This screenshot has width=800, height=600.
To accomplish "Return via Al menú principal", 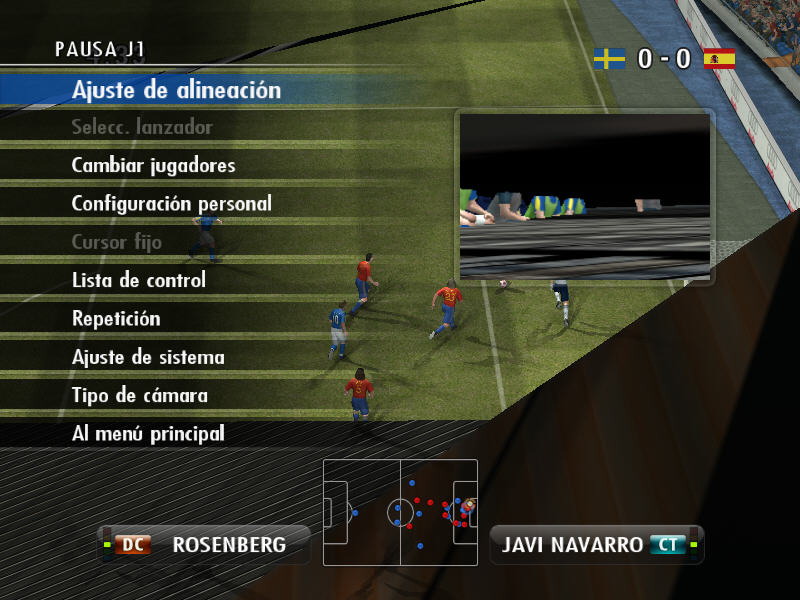I will tap(148, 434).
